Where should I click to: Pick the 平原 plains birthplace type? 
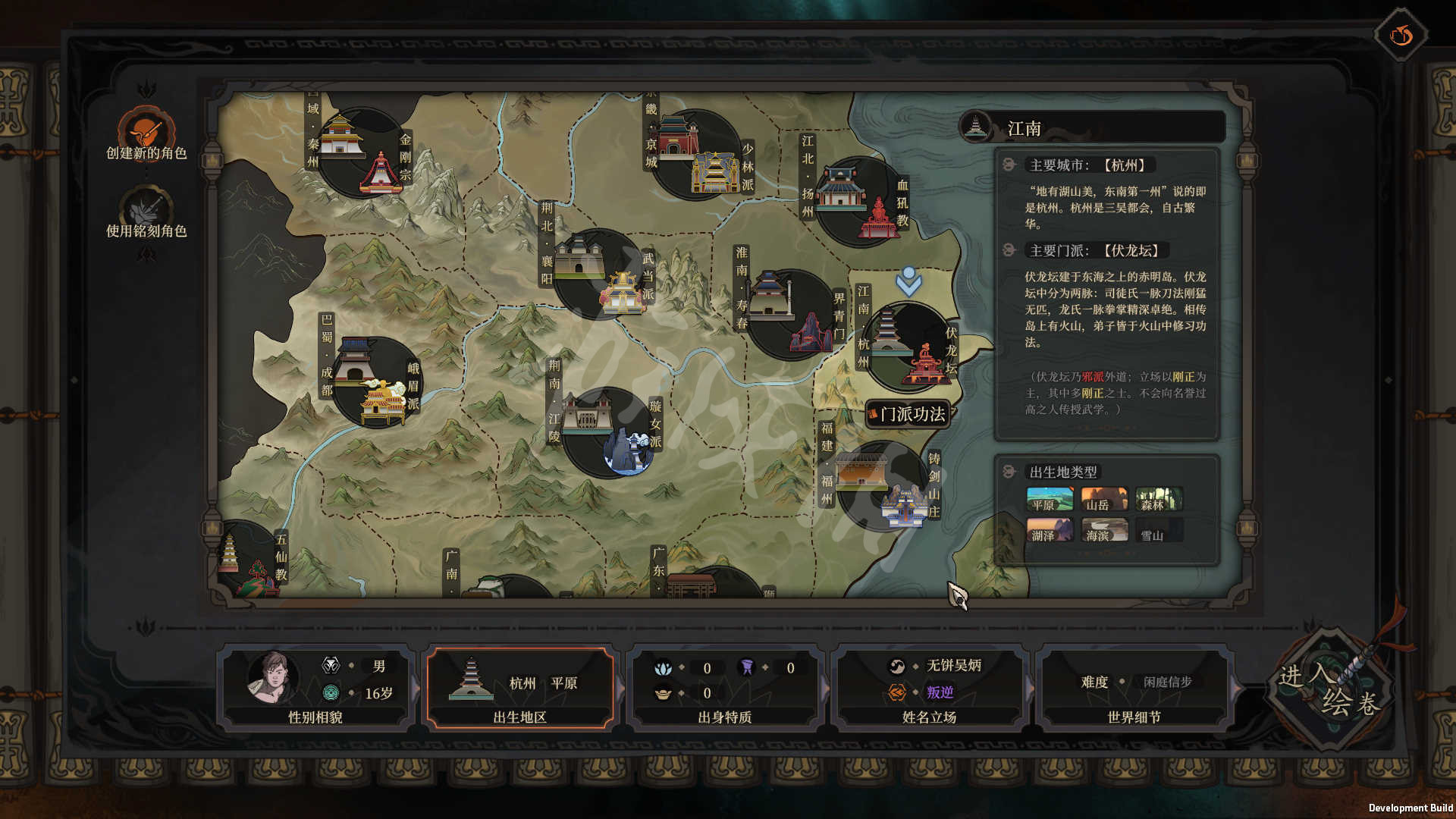pyautogui.click(x=1050, y=500)
